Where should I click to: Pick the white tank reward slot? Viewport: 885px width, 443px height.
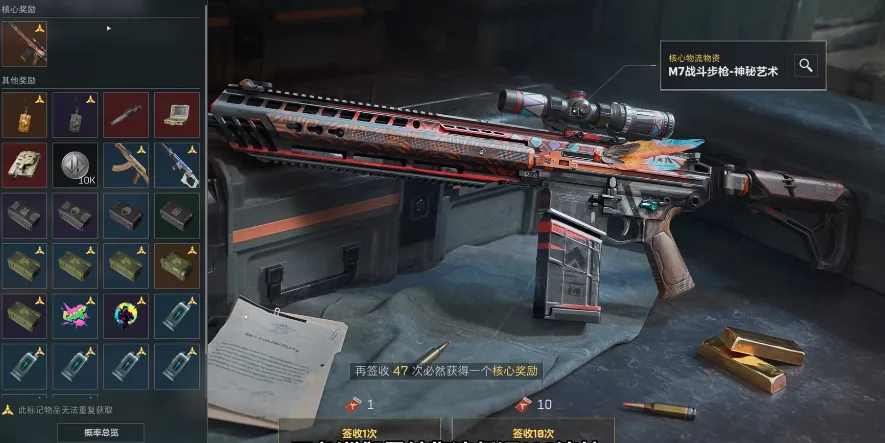tap(24, 165)
